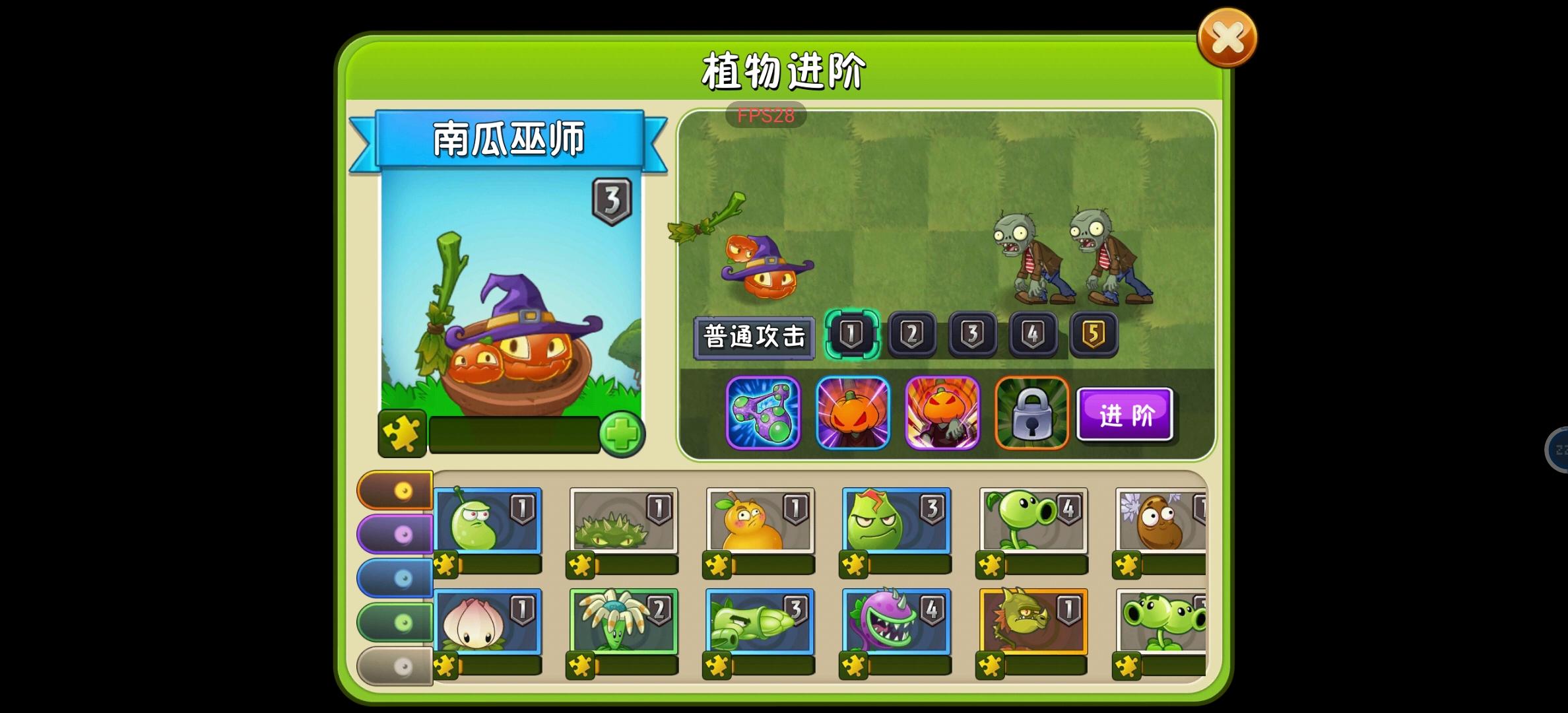Switch to the purple rarity tab
This screenshot has width=1568, height=713.
(394, 535)
